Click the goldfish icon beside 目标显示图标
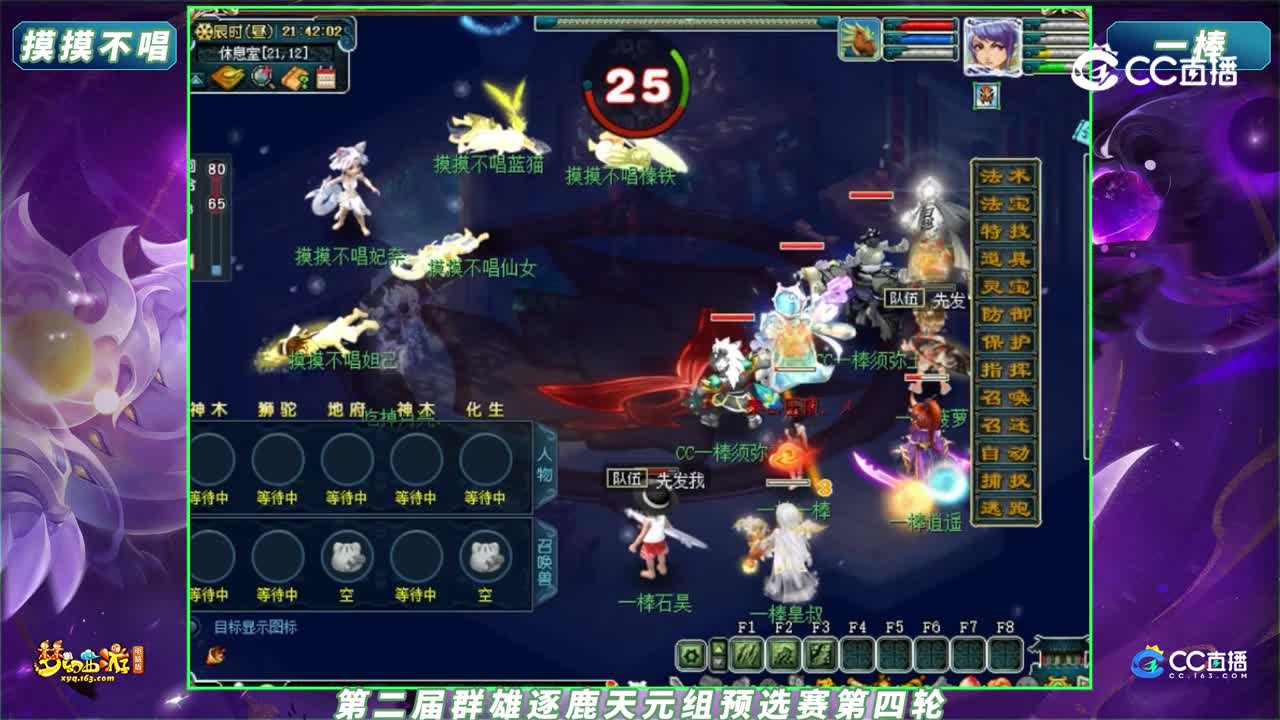Viewport: 1280px width, 720px height. point(214,654)
